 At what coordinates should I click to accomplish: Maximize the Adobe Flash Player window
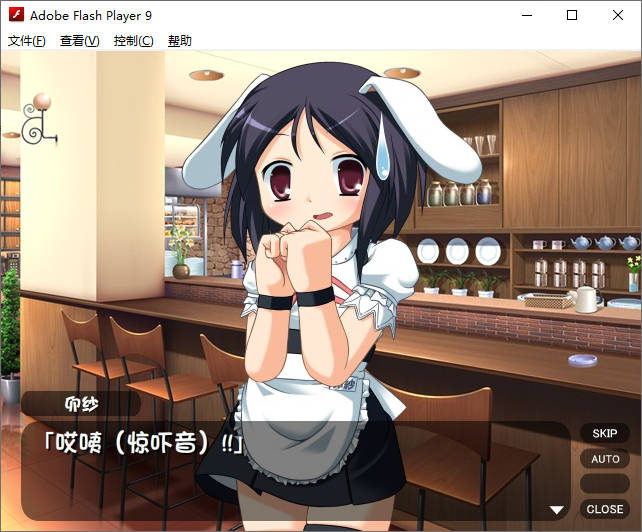[572, 15]
